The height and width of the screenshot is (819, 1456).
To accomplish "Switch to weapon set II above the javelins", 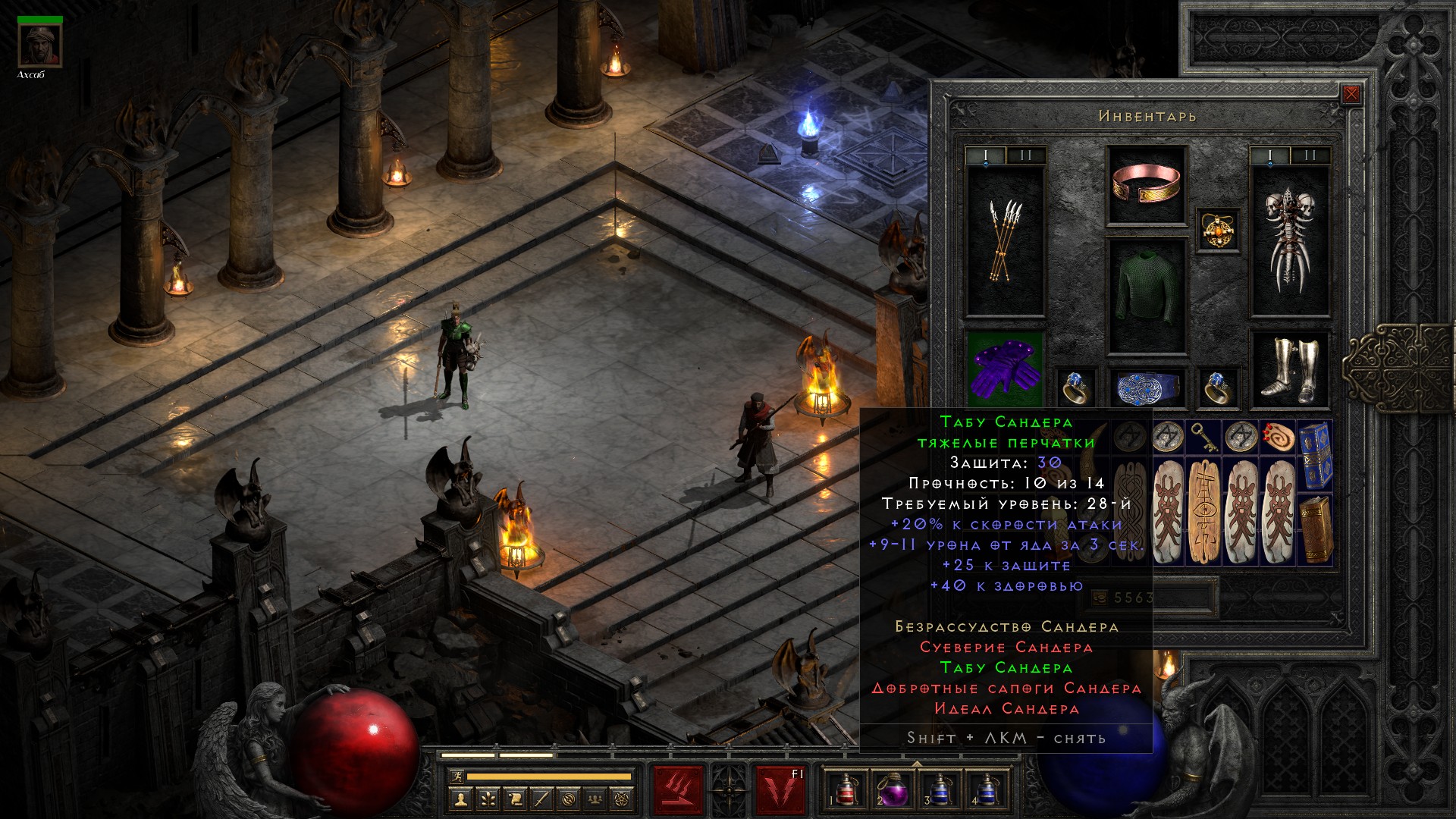I will (x=1026, y=156).
